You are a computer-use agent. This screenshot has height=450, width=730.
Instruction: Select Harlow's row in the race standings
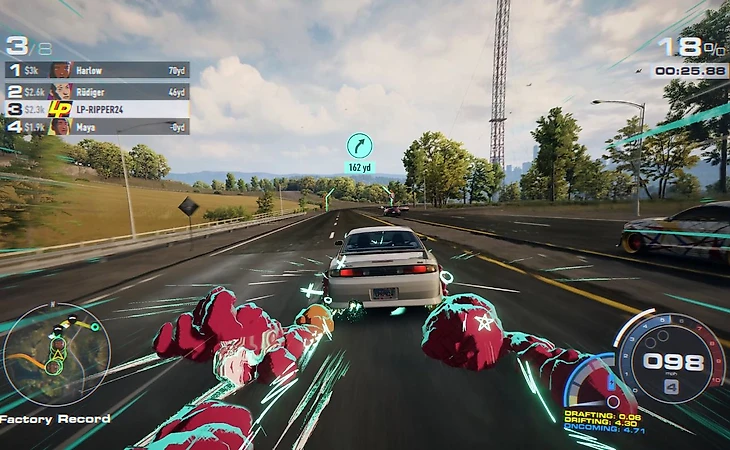(98, 70)
